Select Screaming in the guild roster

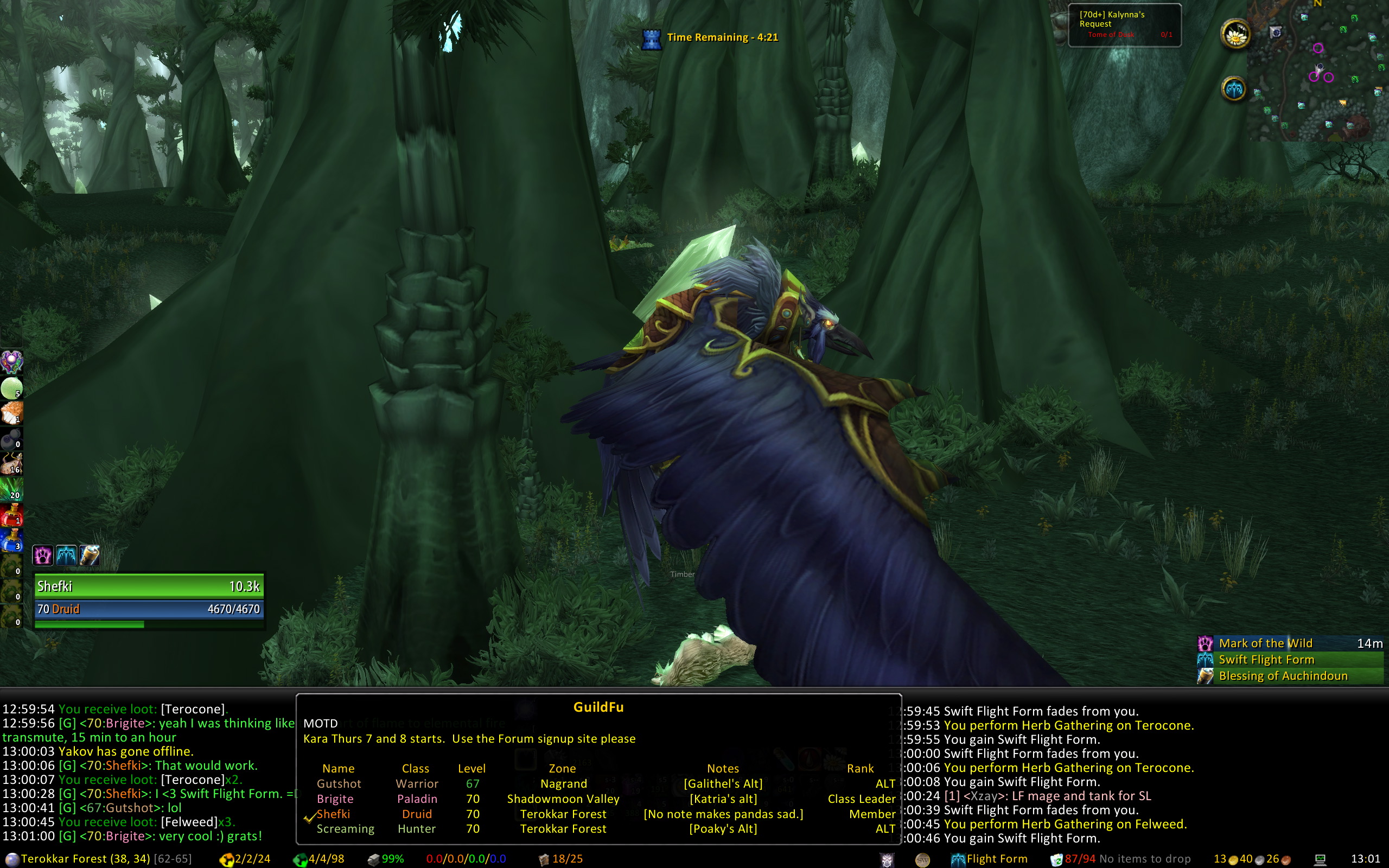345,829
